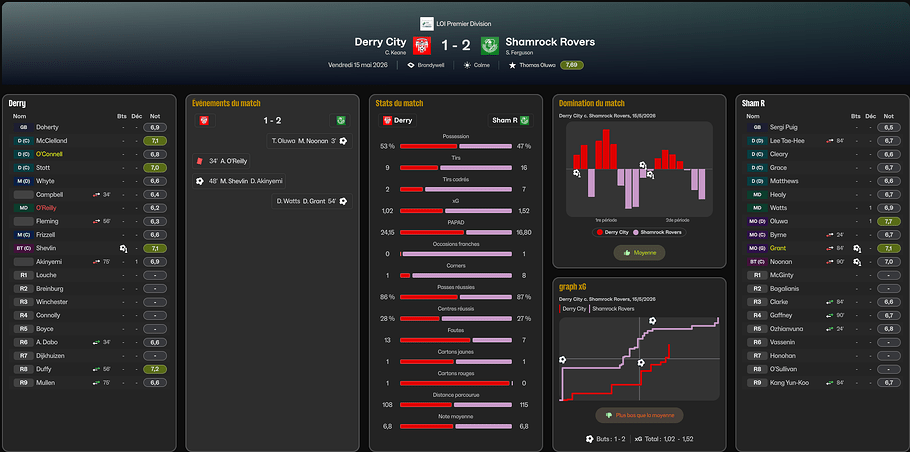View player of the match Thomas Oluwa
Screen dimensions: 910x452
pyautogui.click(x=534, y=65)
